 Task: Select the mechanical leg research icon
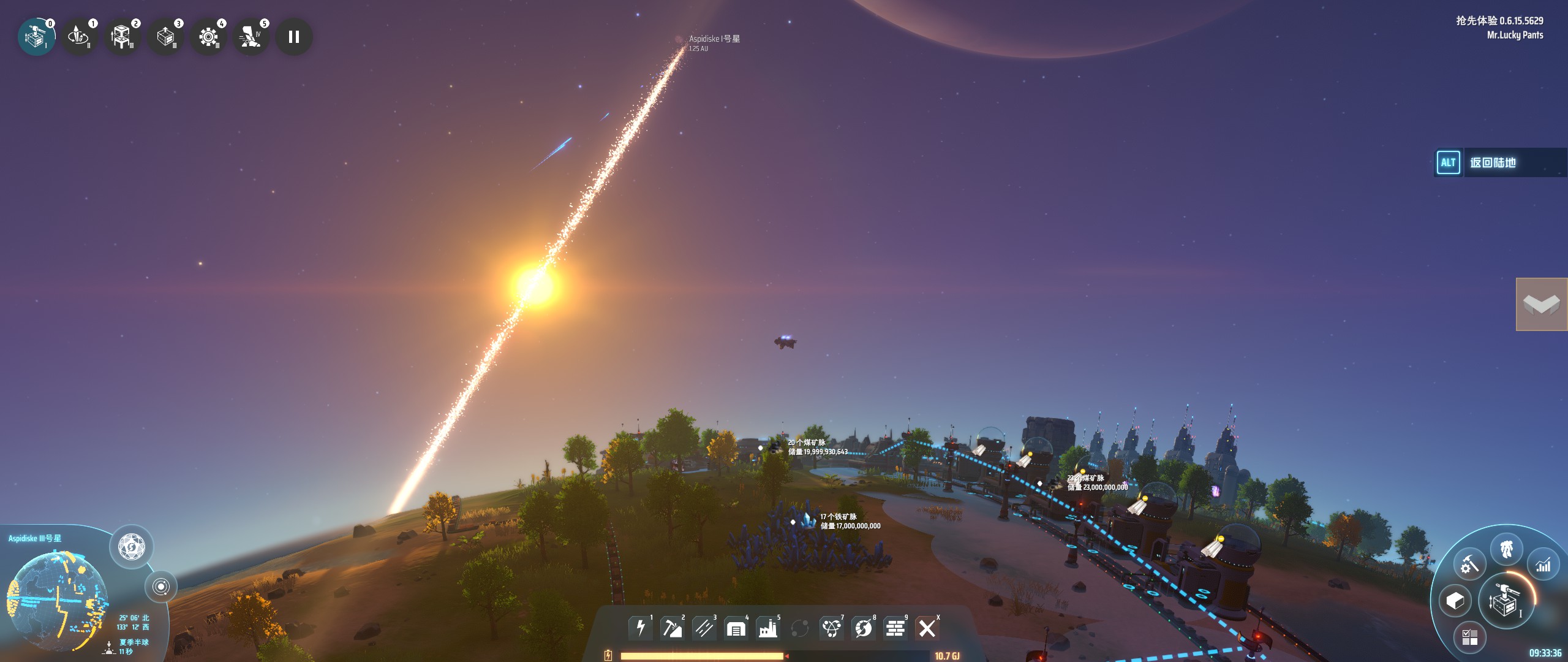[x=251, y=37]
